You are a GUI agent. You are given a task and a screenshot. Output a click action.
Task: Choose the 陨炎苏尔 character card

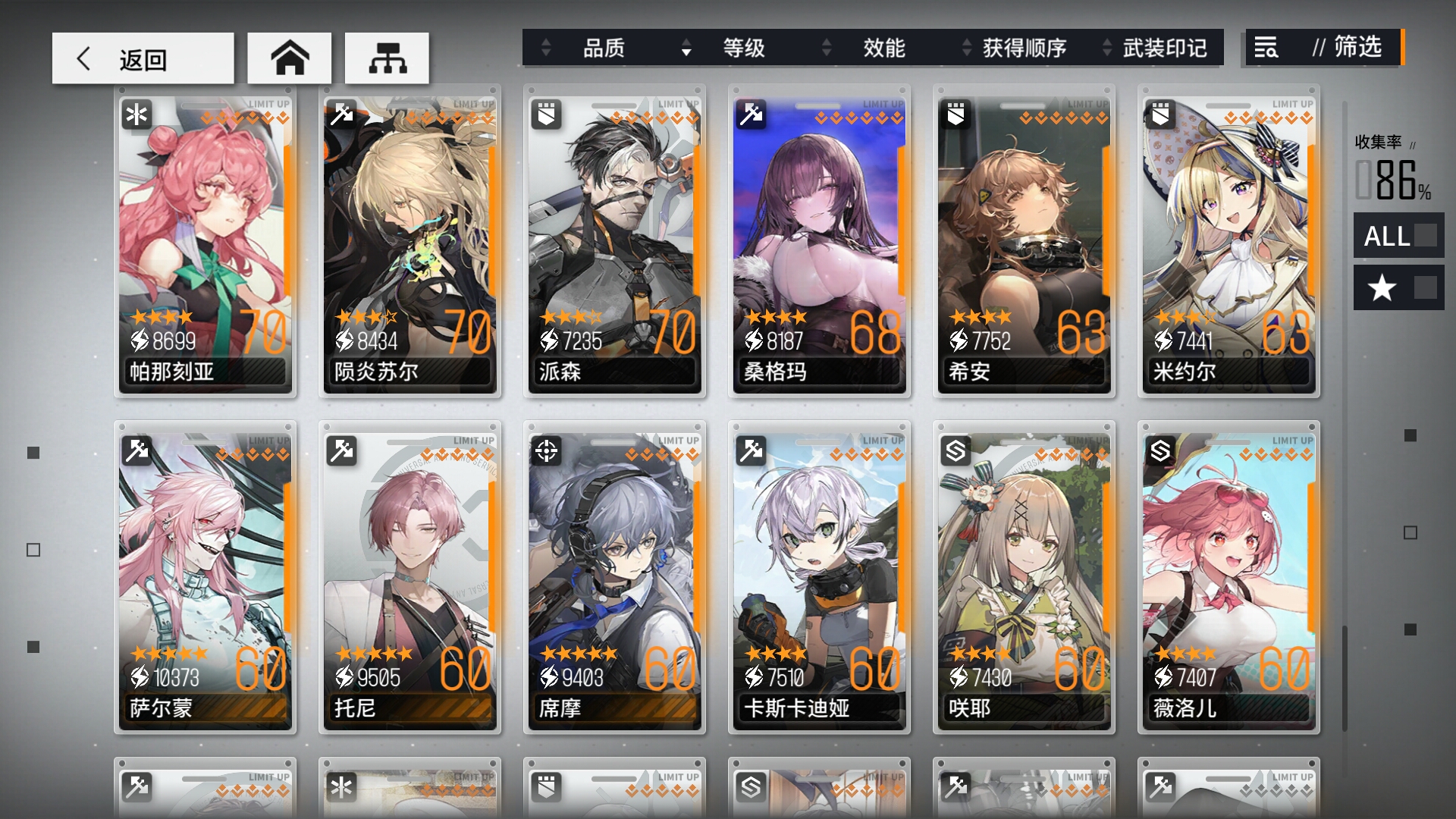click(x=410, y=243)
